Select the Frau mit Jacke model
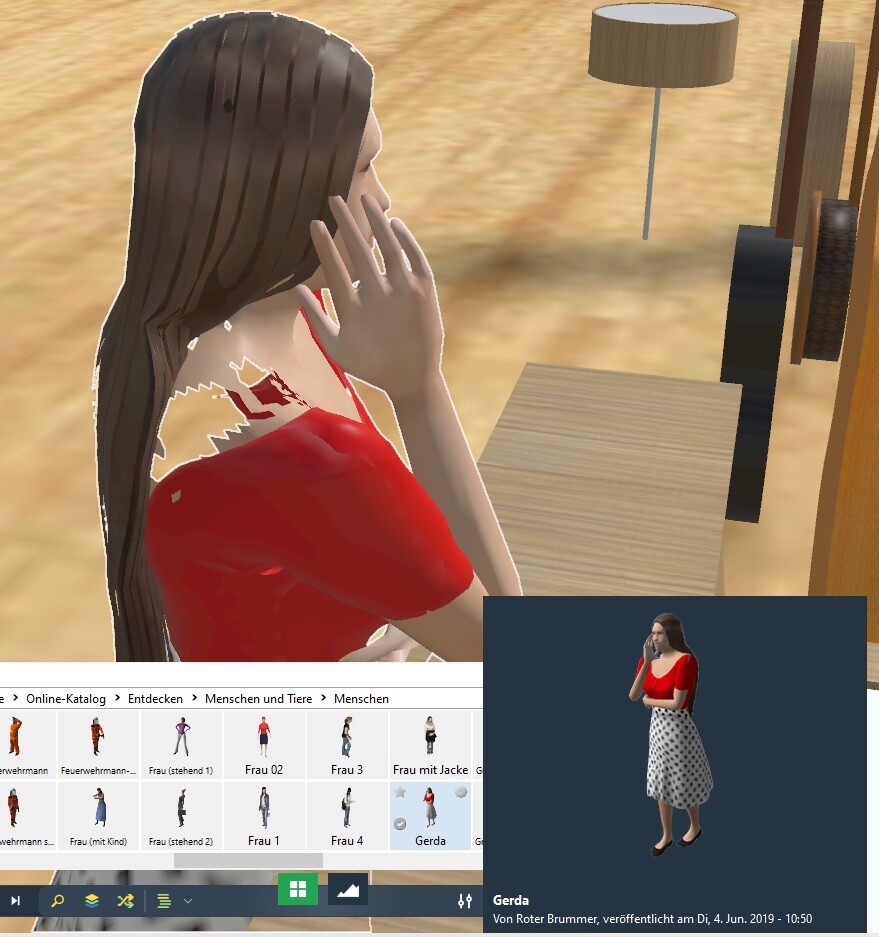This screenshot has width=879, height=937. 430,738
